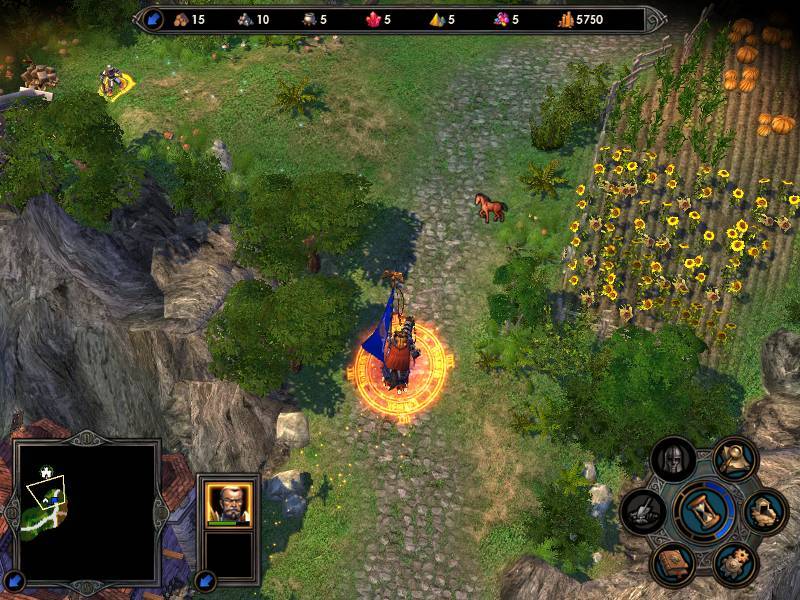Screen dimensions: 800x600
Task: Select the dig shovel action
Action: click(641, 511)
